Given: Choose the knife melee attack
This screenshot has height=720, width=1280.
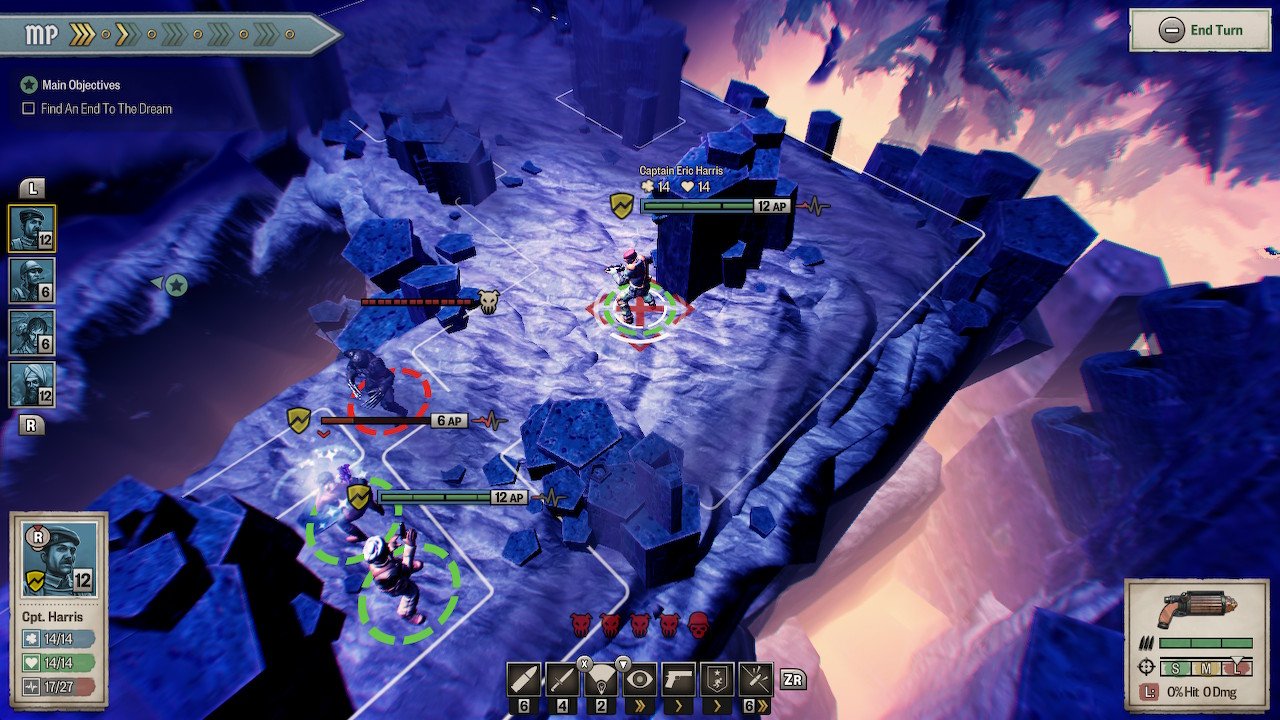Looking at the screenshot, I should (x=563, y=680).
